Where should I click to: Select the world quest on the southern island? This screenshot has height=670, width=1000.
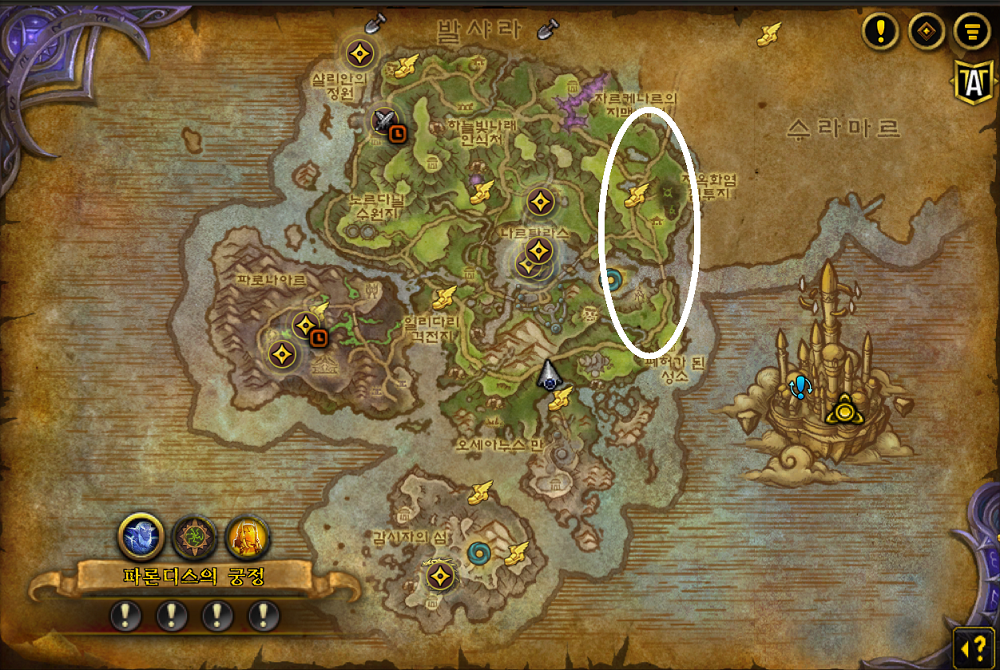click(440, 576)
